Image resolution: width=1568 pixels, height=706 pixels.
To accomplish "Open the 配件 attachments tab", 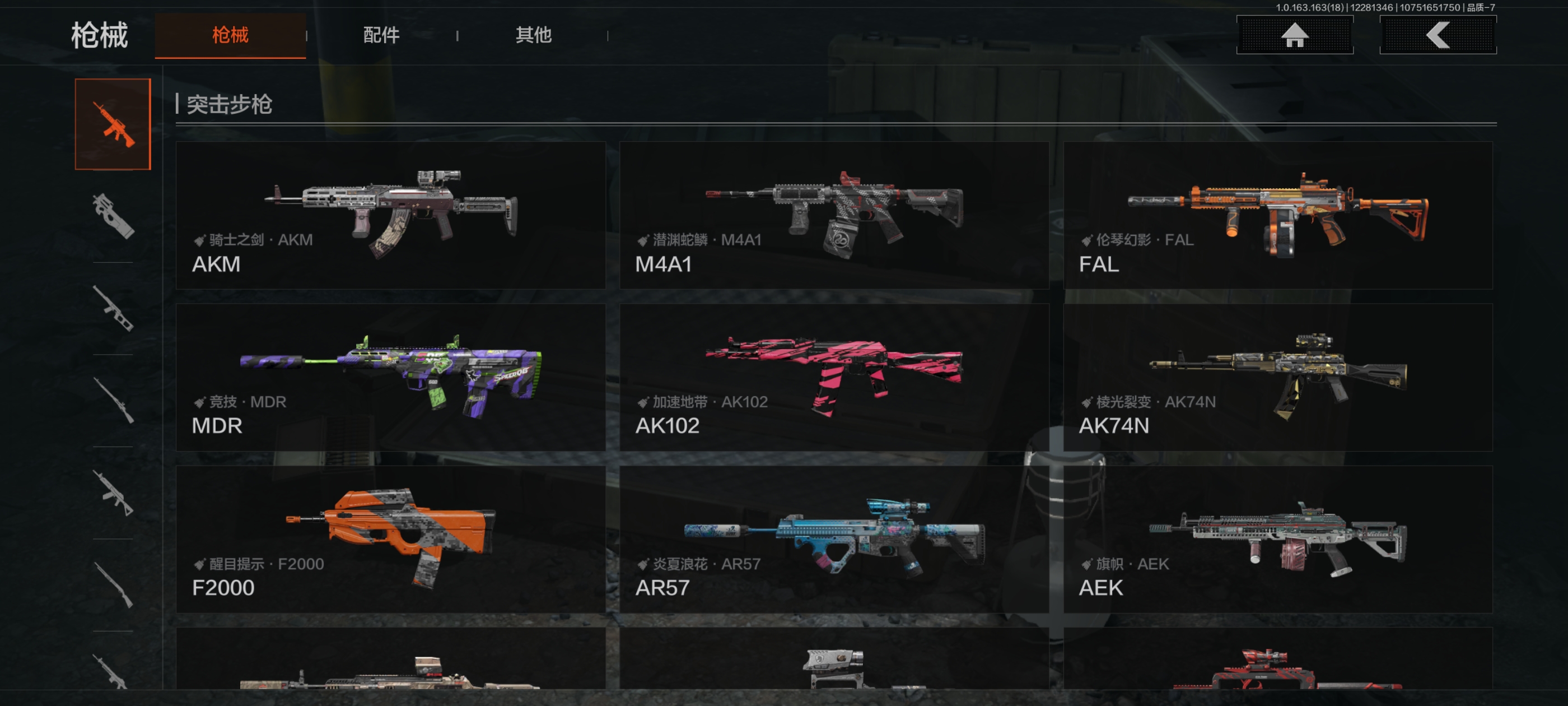I will pos(381,35).
